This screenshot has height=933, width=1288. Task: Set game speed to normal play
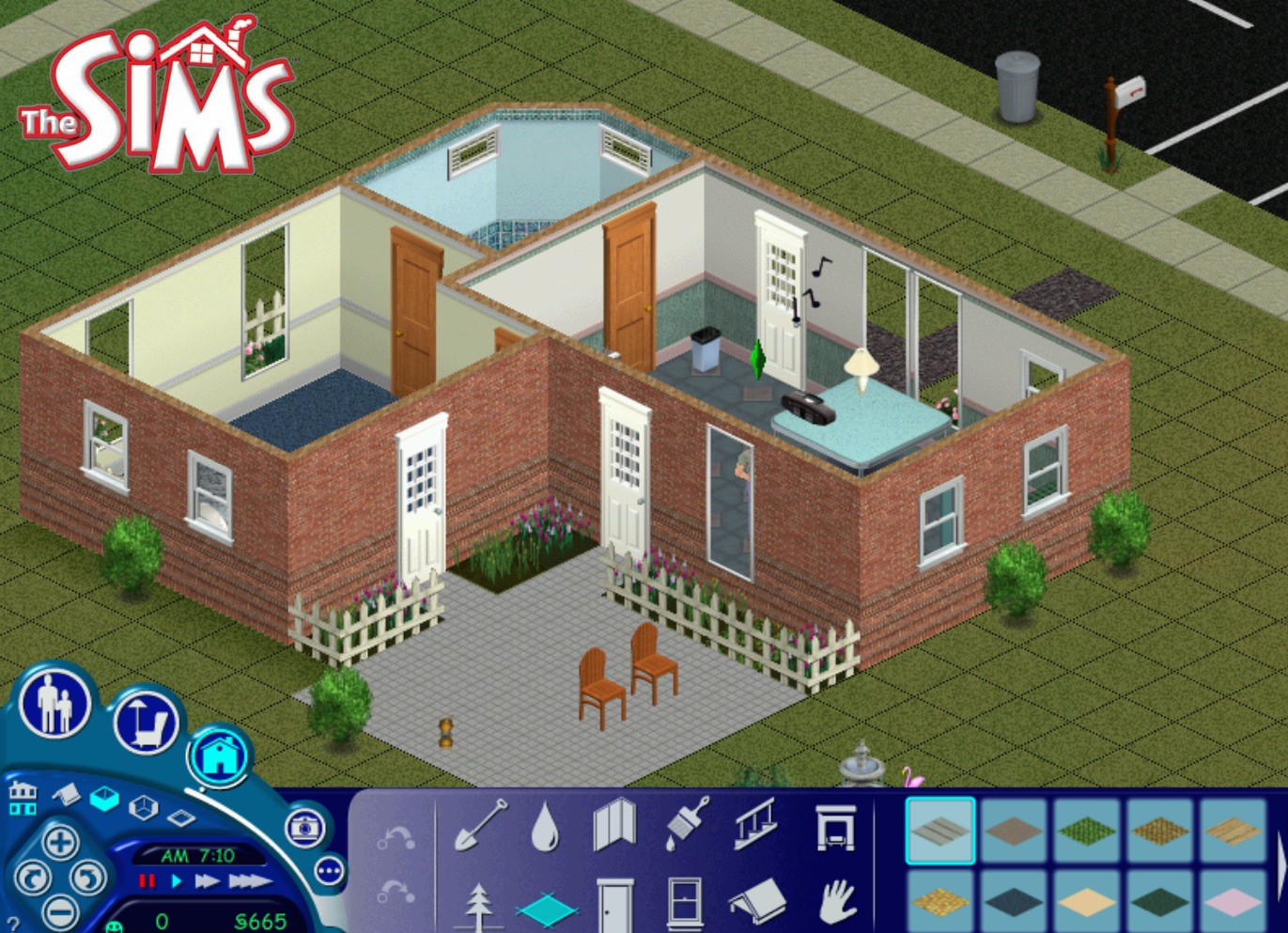click(176, 881)
